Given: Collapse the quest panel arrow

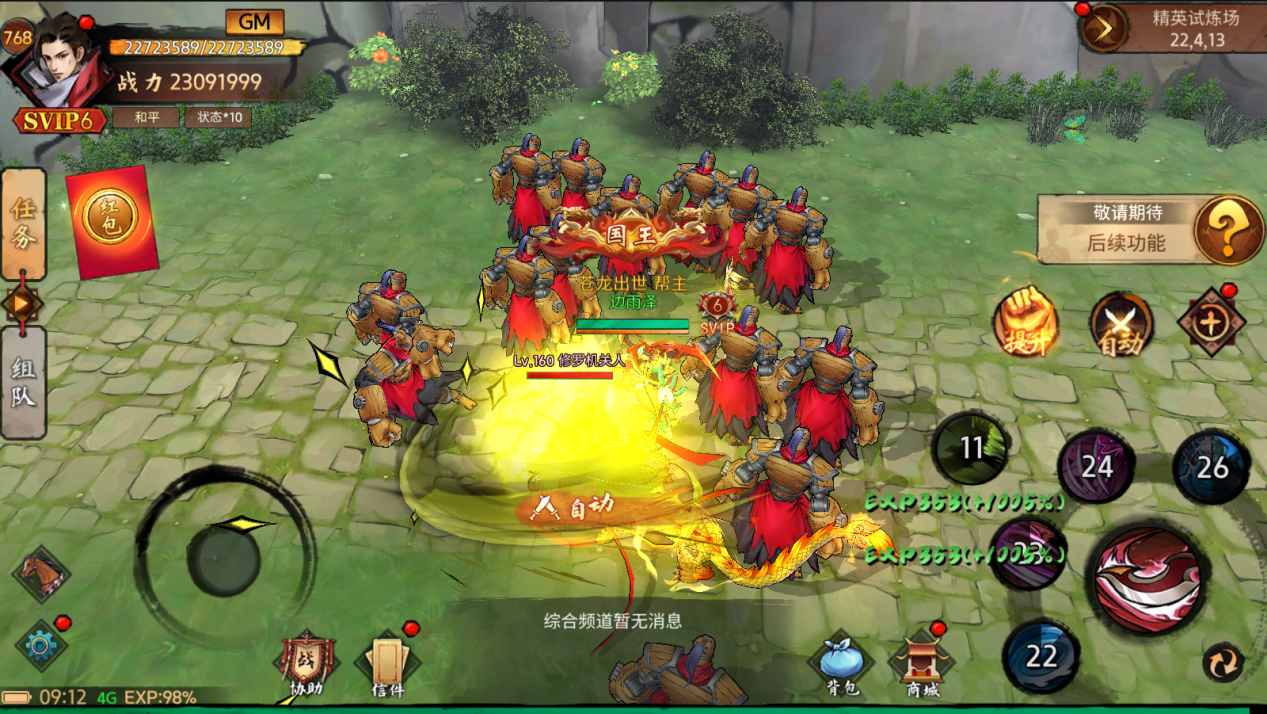Looking at the screenshot, I should click(22, 303).
